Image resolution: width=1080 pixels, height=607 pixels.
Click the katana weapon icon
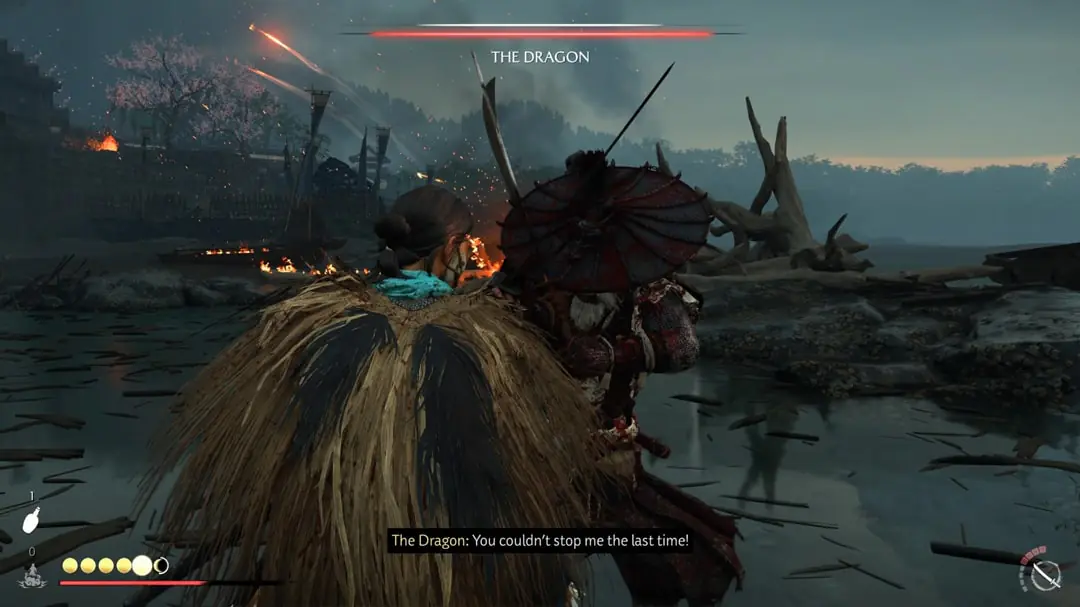point(1045,574)
